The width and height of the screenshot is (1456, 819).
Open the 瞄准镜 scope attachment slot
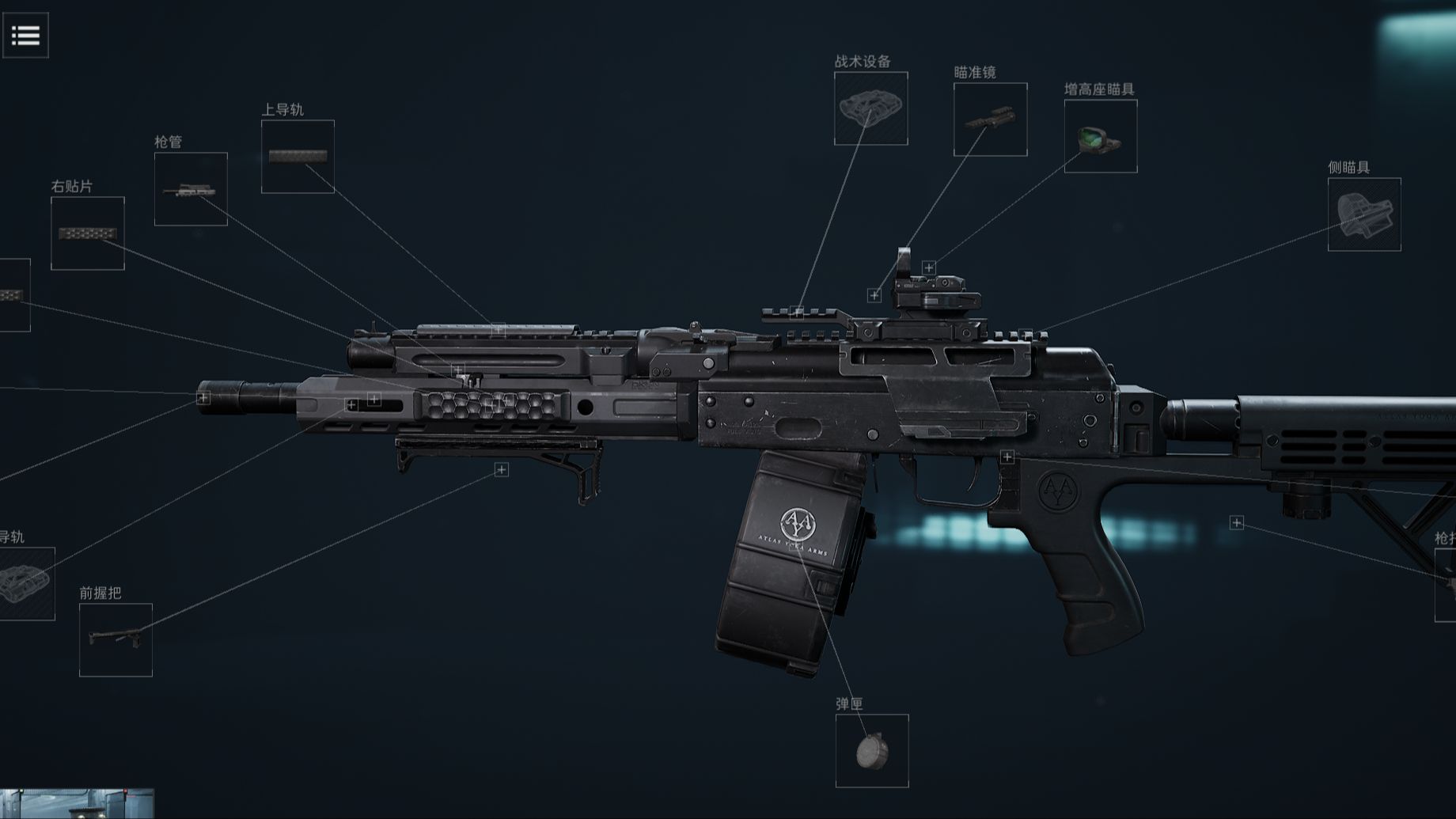[x=990, y=119]
